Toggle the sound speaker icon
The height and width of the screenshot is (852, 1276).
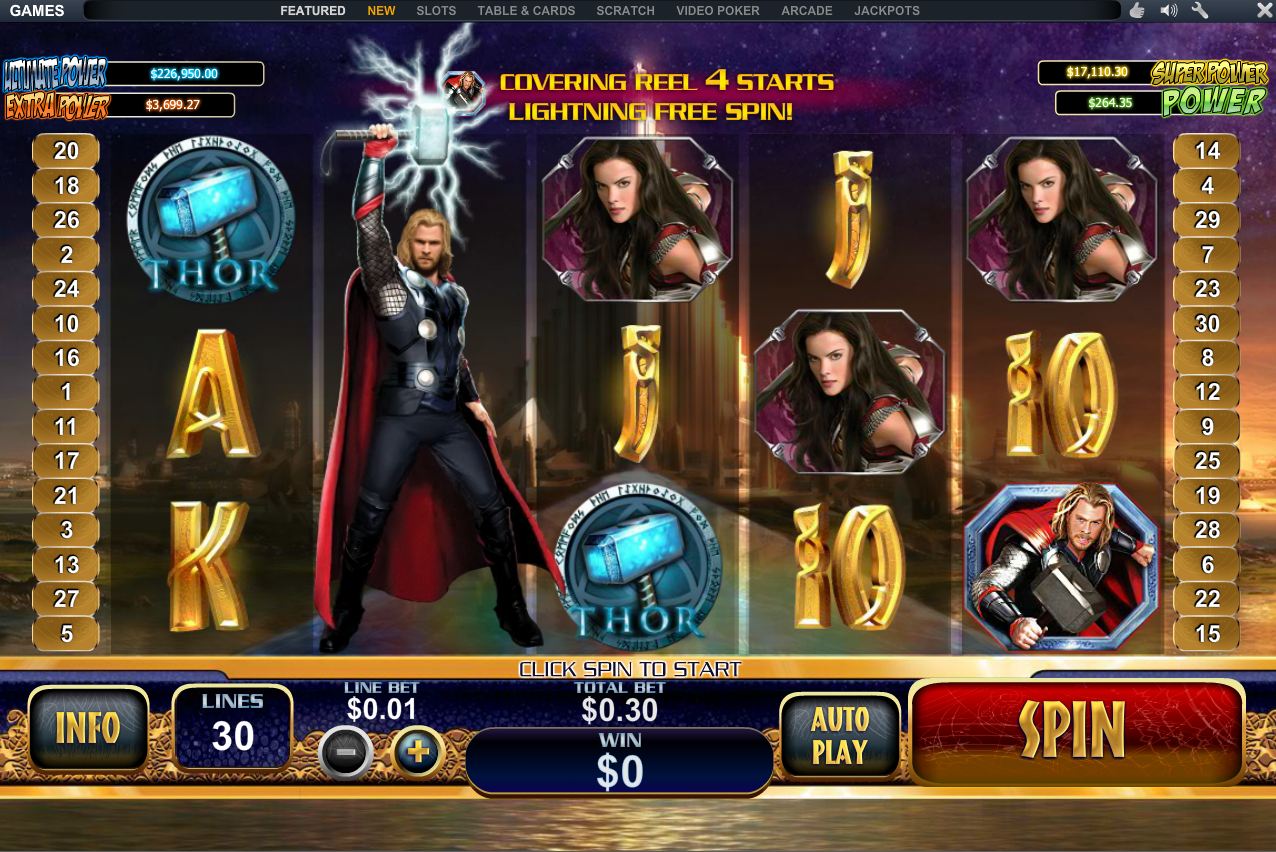[x=1168, y=11]
